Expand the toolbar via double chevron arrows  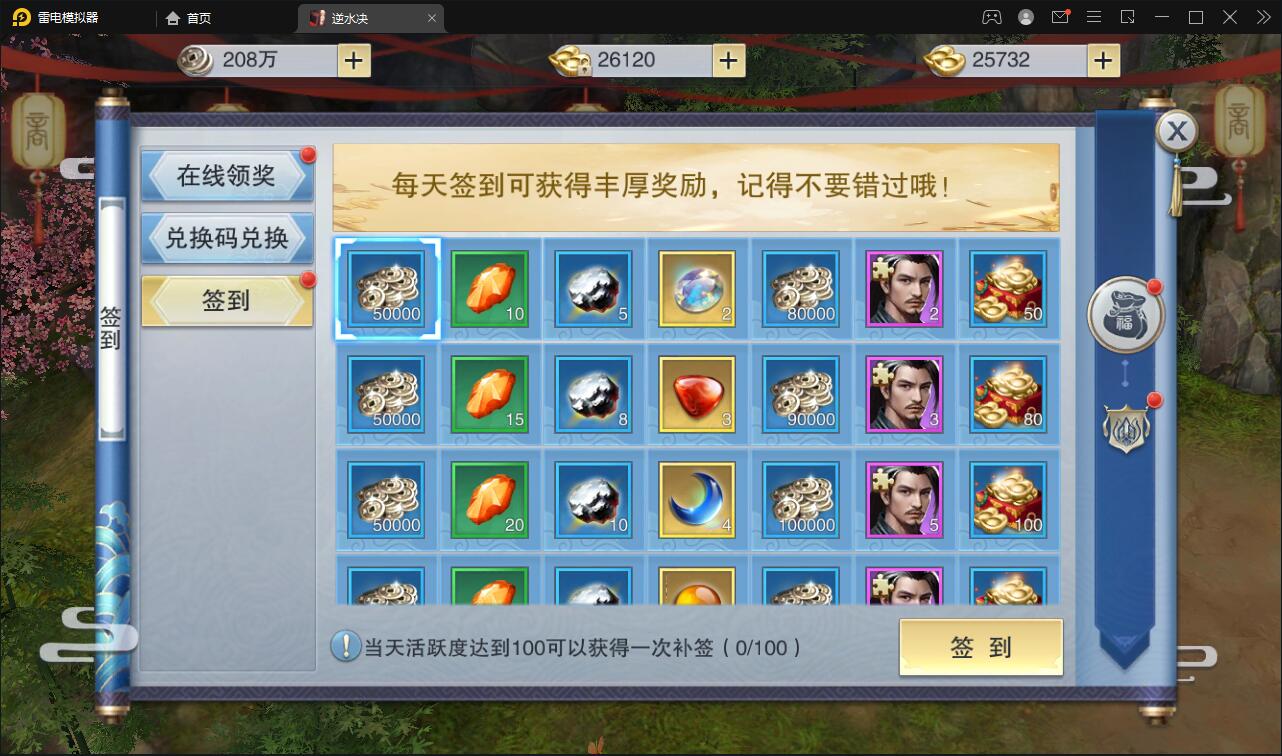(x=1262, y=17)
